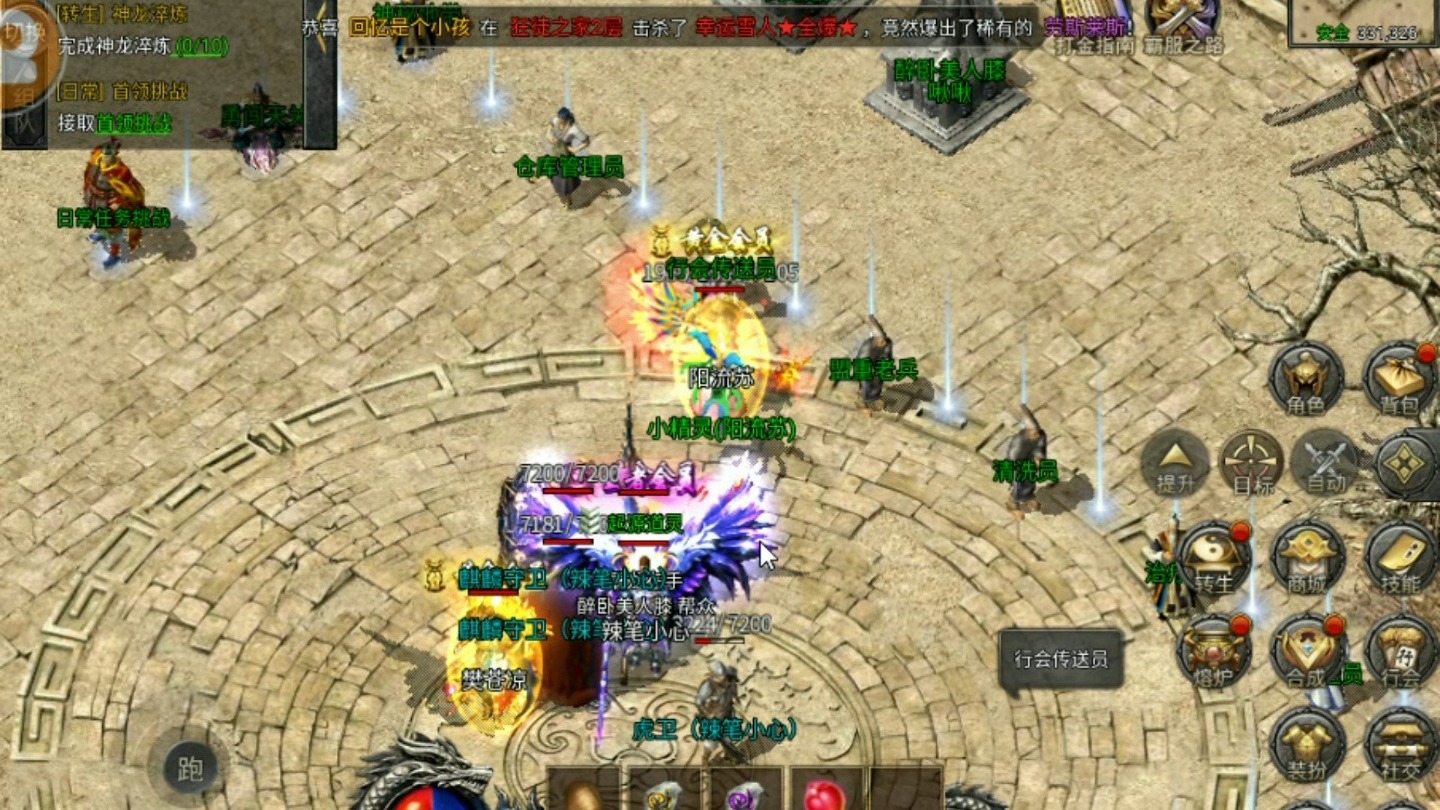Select the 目标 target crosshair button

(1252, 461)
